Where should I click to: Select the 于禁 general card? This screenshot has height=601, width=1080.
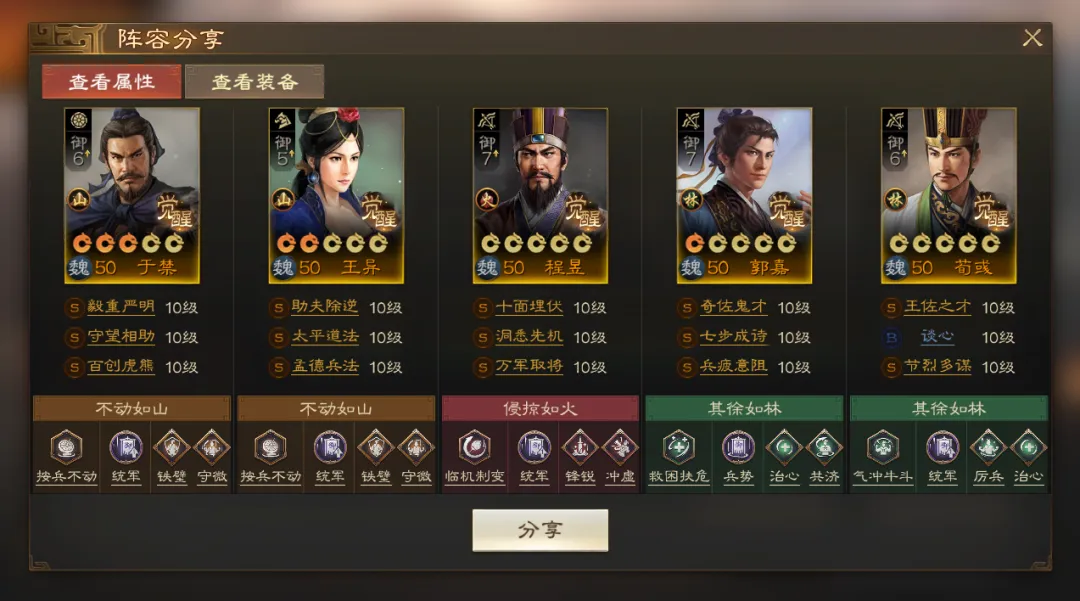point(132,195)
